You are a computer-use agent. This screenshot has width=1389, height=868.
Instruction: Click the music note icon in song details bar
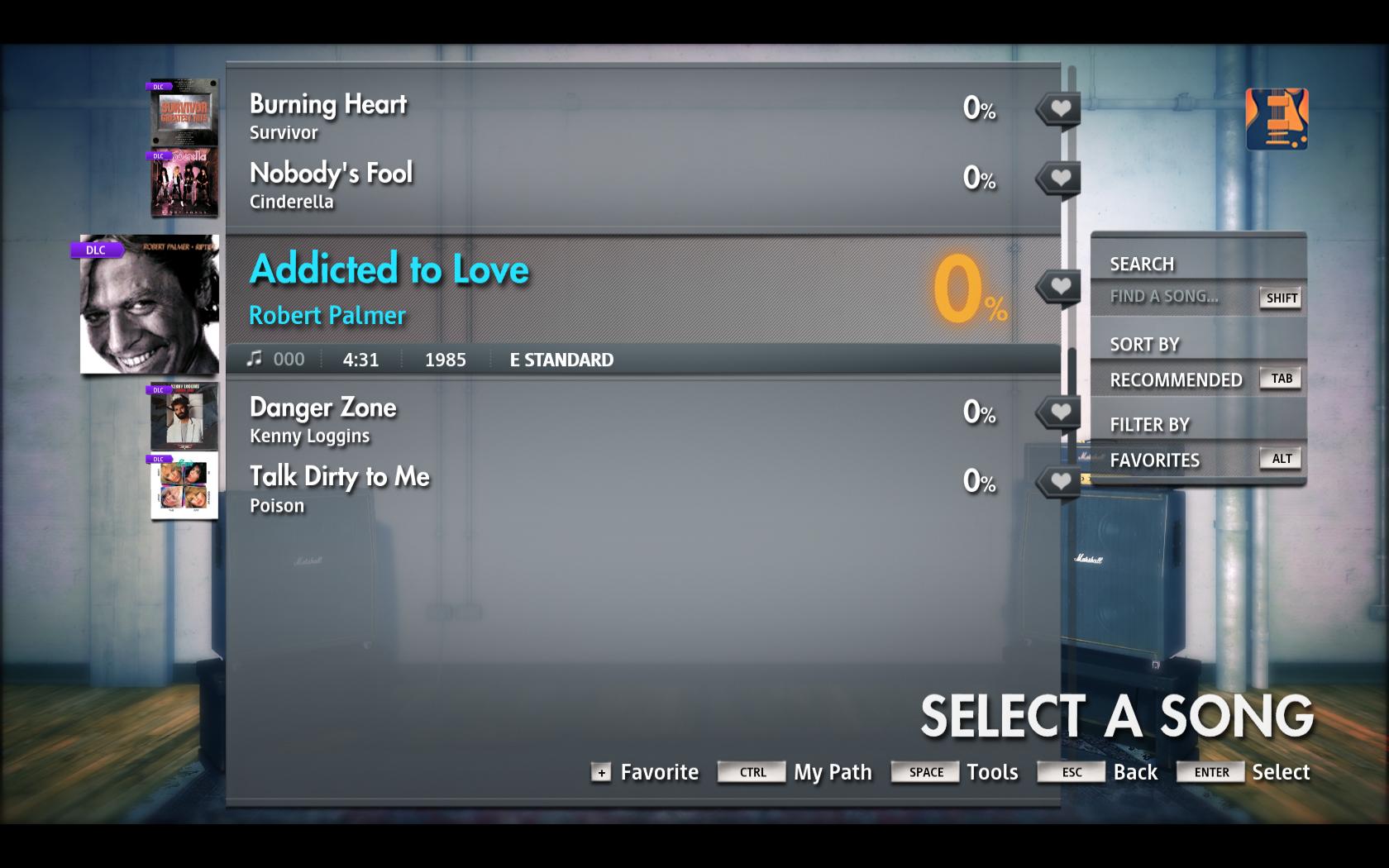pos(255,359)
